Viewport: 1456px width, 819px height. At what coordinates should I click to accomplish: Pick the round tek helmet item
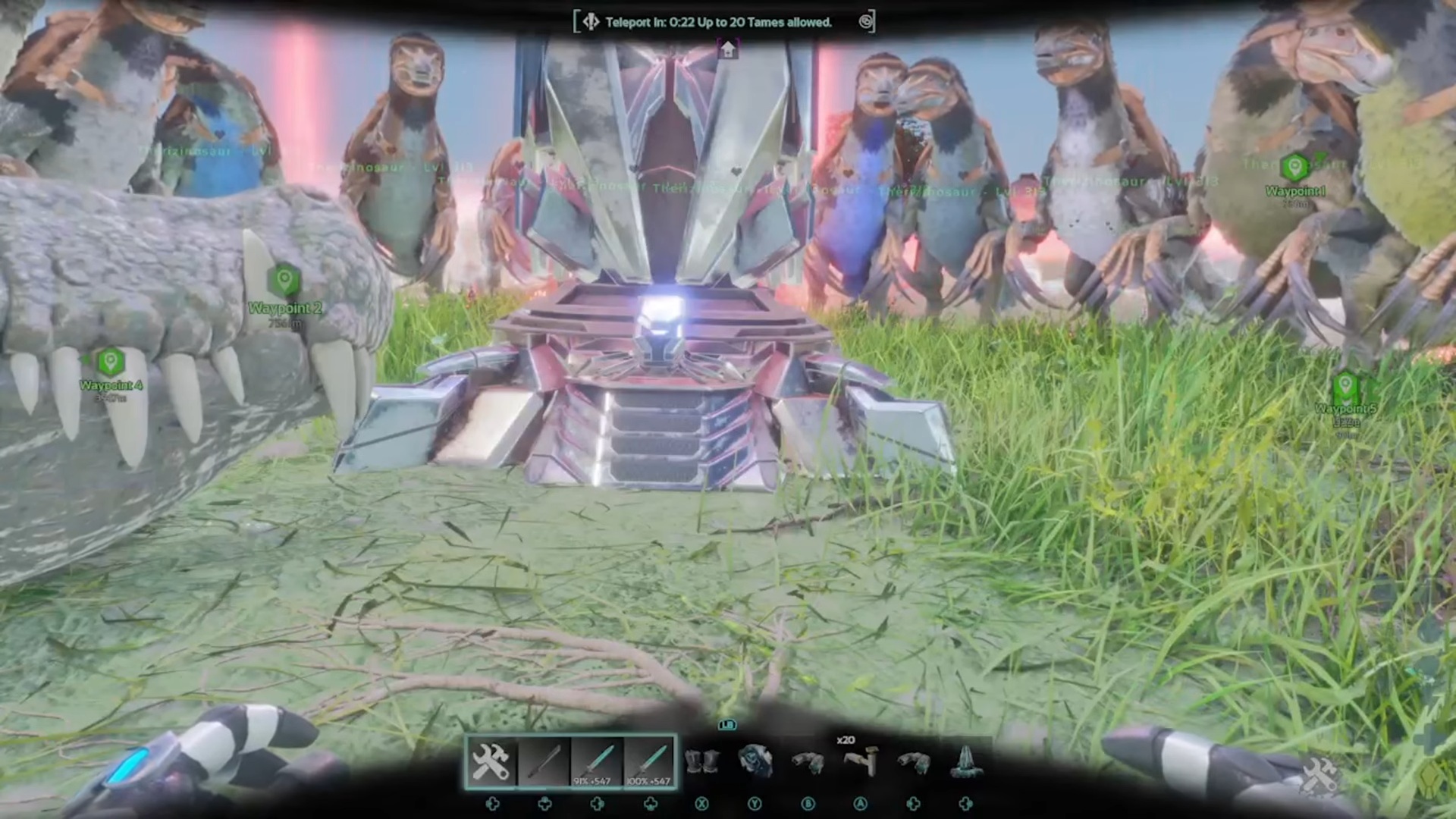[755, 761]
